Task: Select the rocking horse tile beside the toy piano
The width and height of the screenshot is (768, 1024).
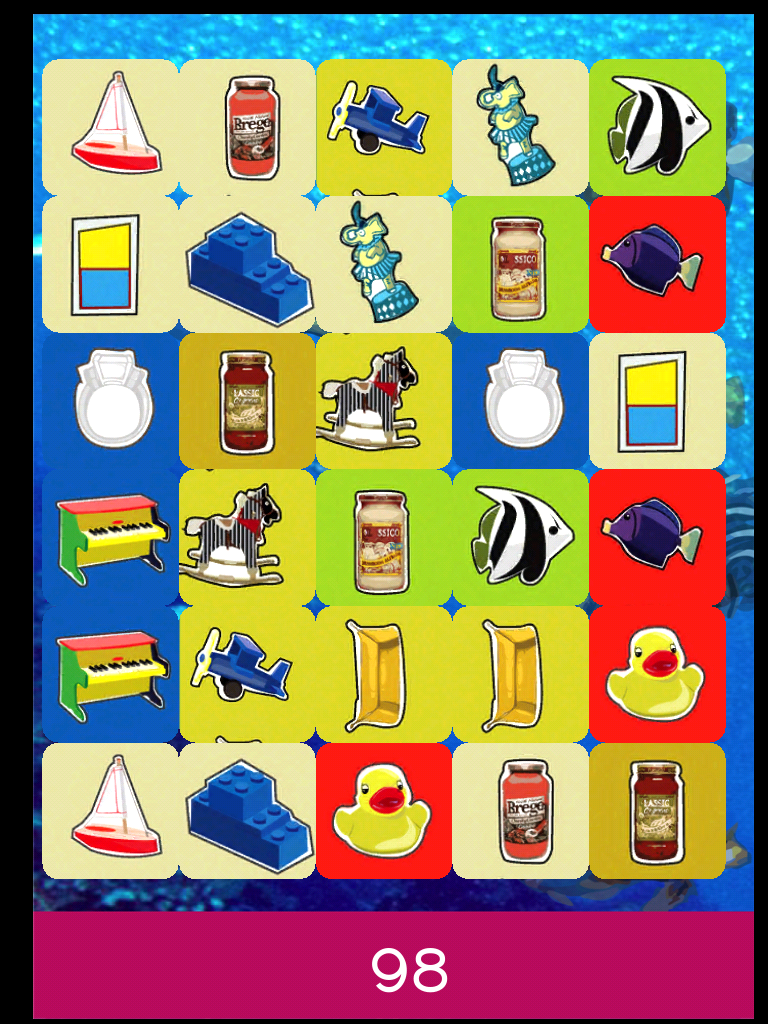Action: pos(247,537)
